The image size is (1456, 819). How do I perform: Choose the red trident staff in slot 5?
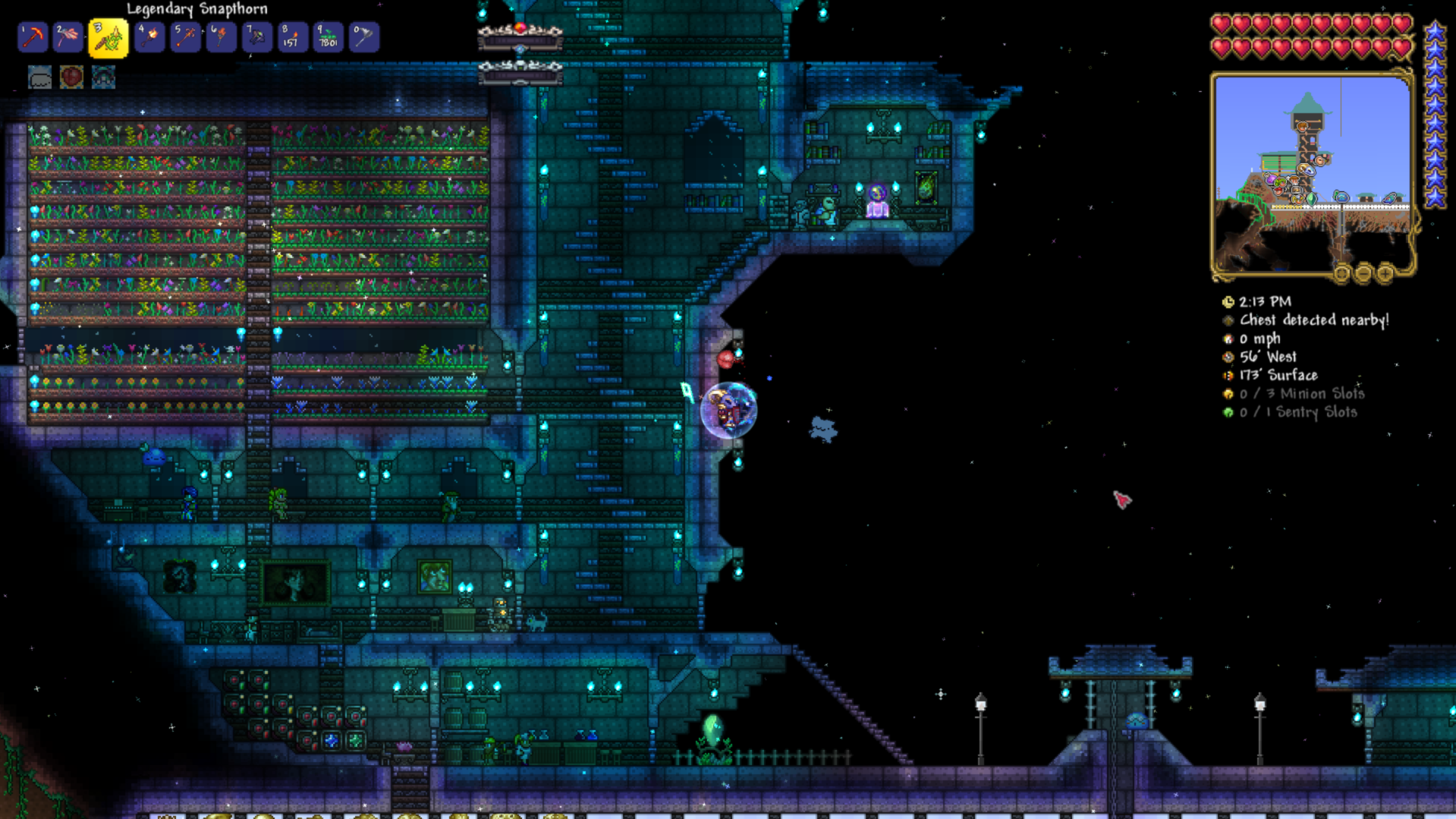(185, 37)
